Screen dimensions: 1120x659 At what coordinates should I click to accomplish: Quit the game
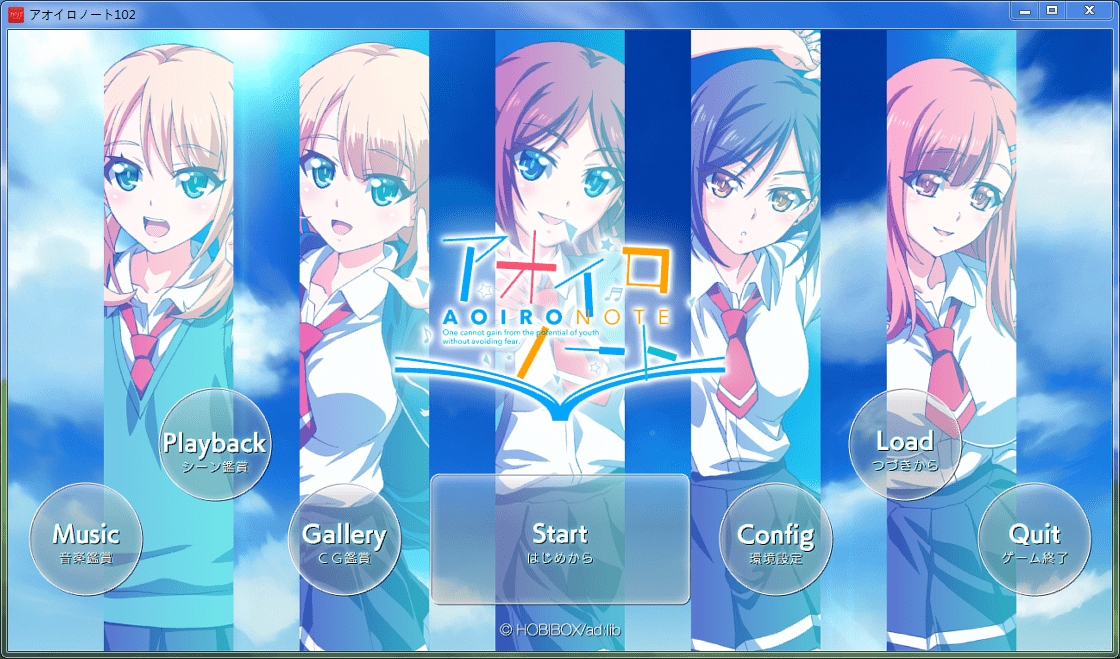point(1034,540)
